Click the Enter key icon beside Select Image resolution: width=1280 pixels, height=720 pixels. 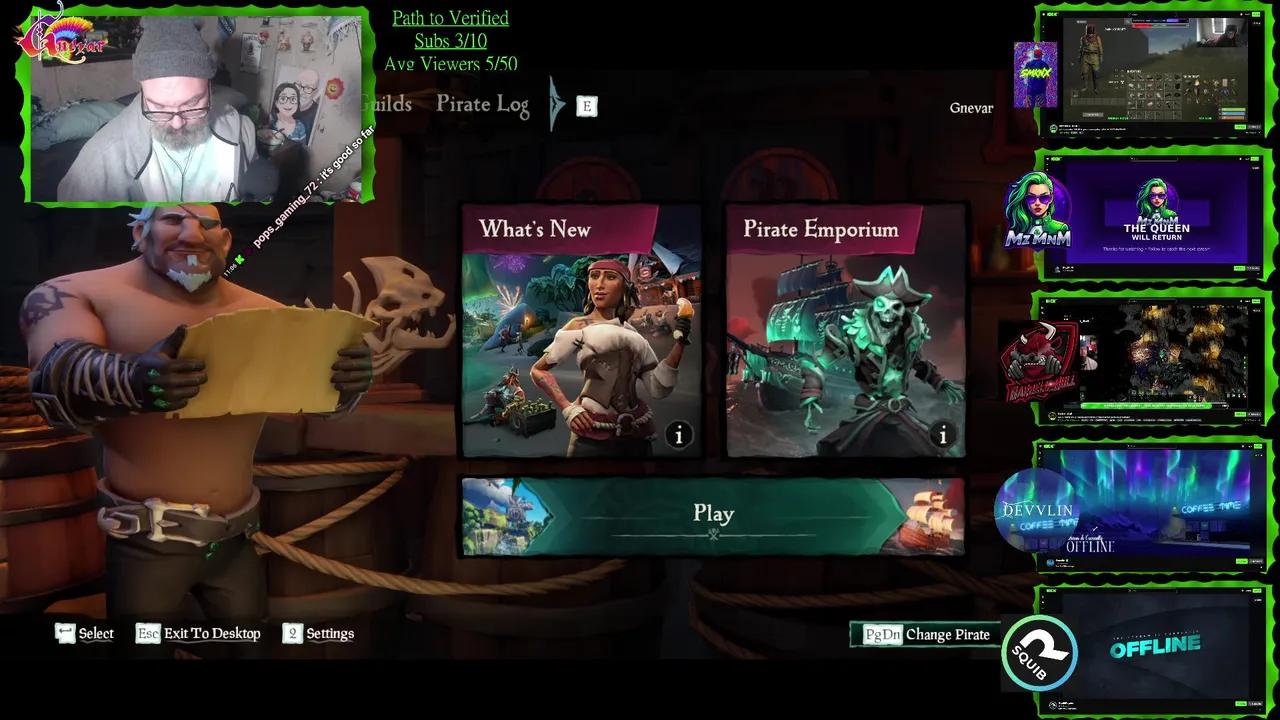(x=66, y=632)
